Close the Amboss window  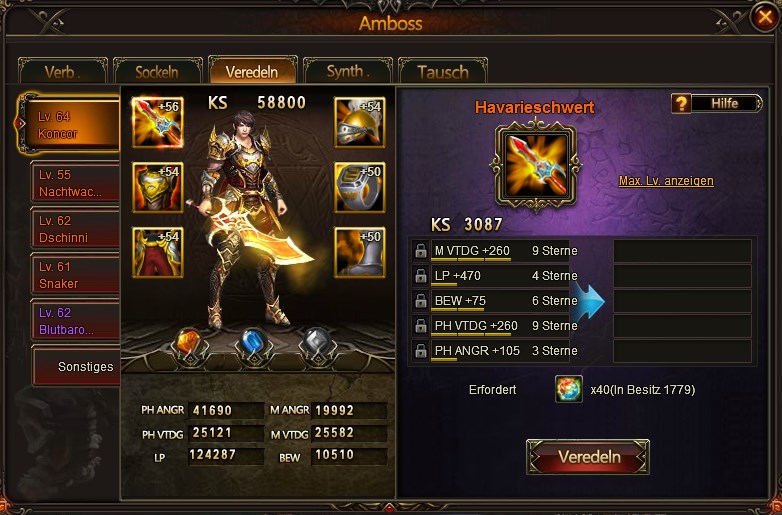(763, 16)
